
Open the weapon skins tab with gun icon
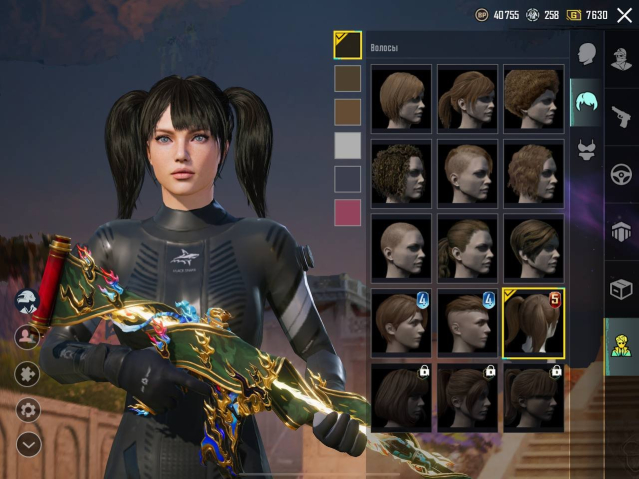point(622,116)
